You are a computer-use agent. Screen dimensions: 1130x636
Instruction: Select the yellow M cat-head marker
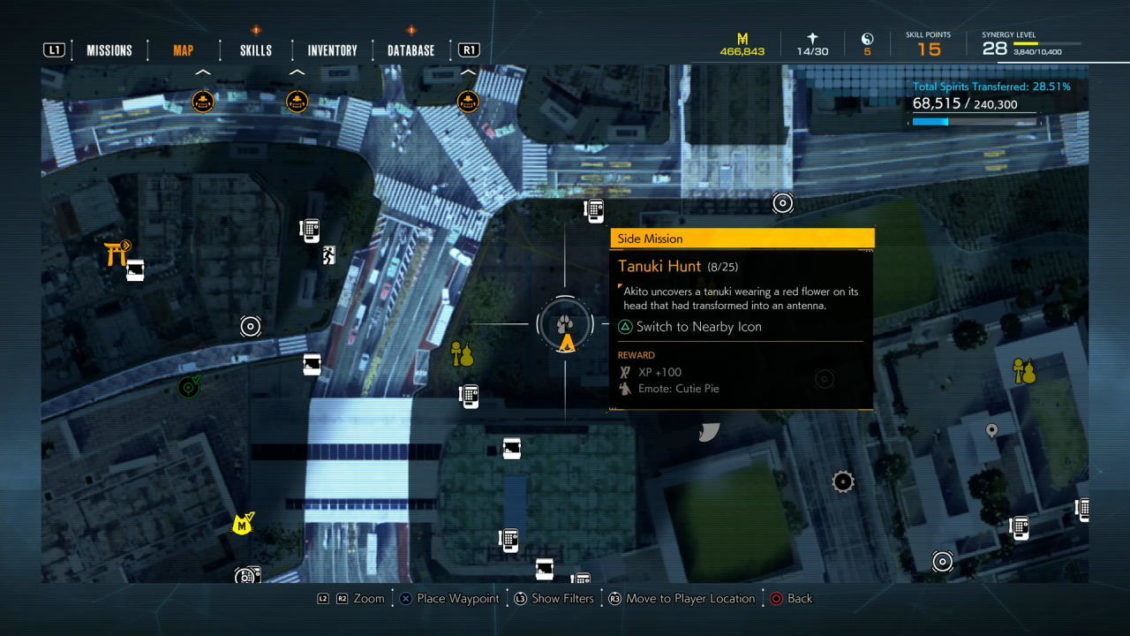point(242,523)
